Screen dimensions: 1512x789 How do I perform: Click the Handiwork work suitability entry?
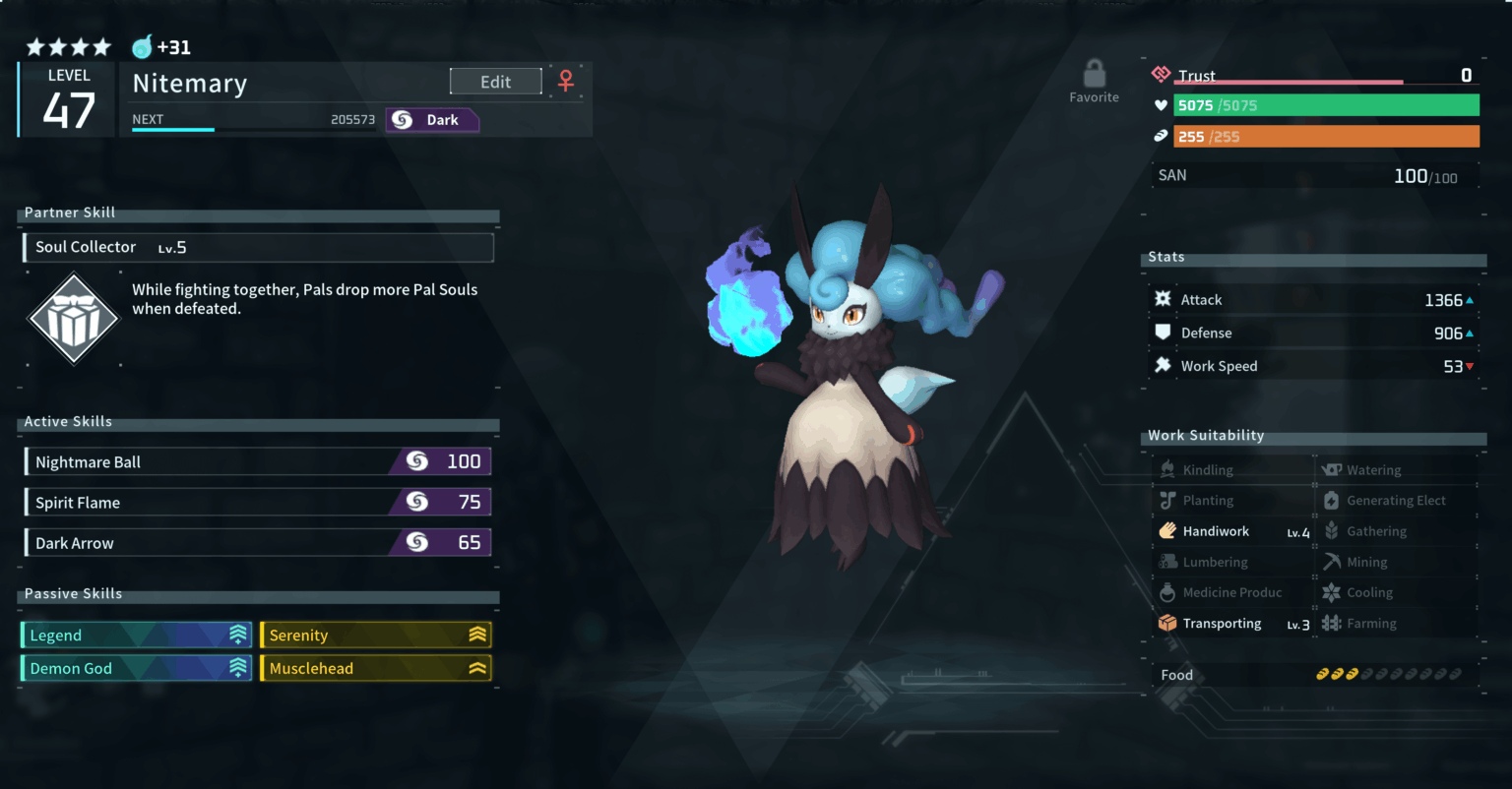tap(1234, 532)
